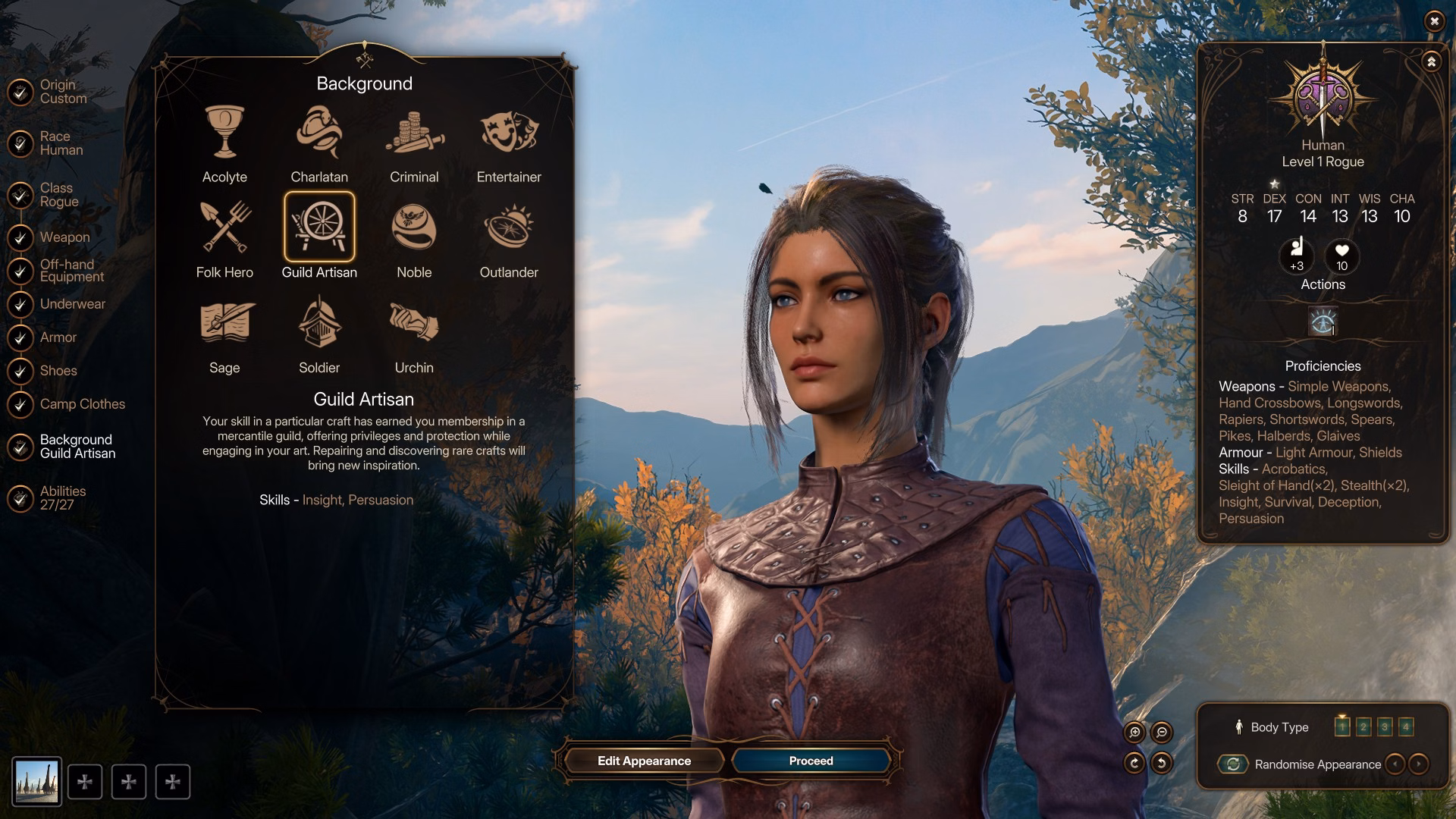1456x819 pixels.
Task: Pick the Criminal background
Action: pyautogui.click(x=414, y=133)
